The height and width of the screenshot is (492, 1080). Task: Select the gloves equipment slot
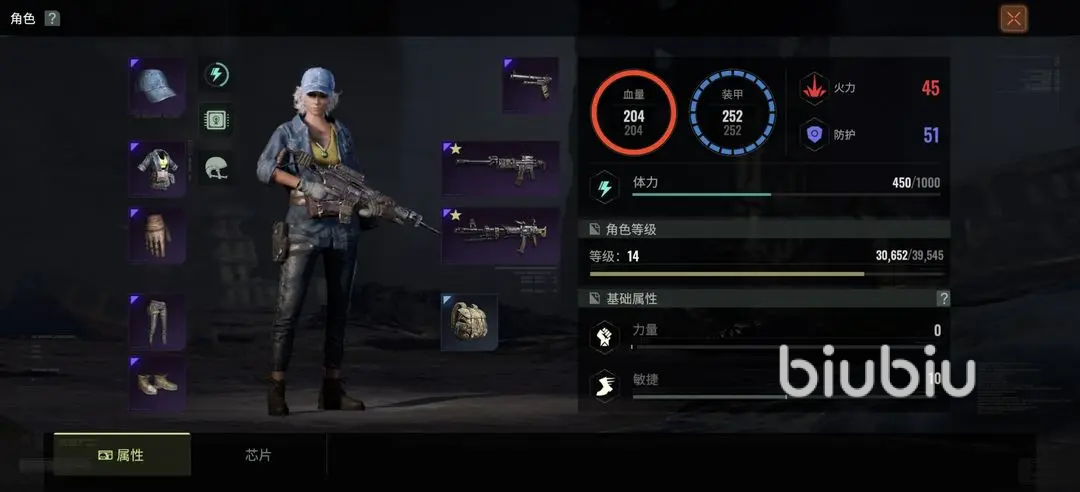pos(157,235)
